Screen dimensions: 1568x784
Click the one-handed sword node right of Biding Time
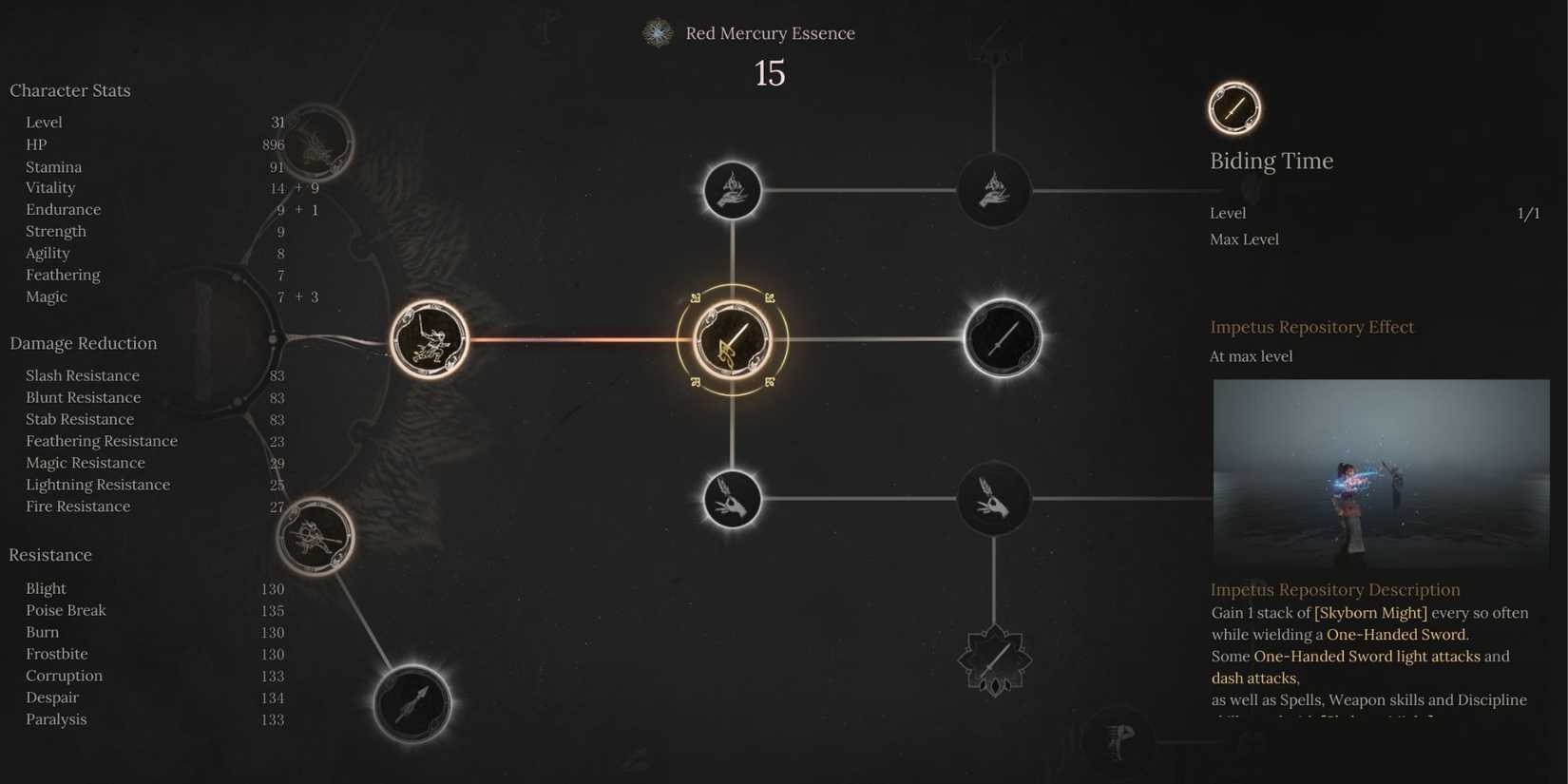pos(1004,338)
